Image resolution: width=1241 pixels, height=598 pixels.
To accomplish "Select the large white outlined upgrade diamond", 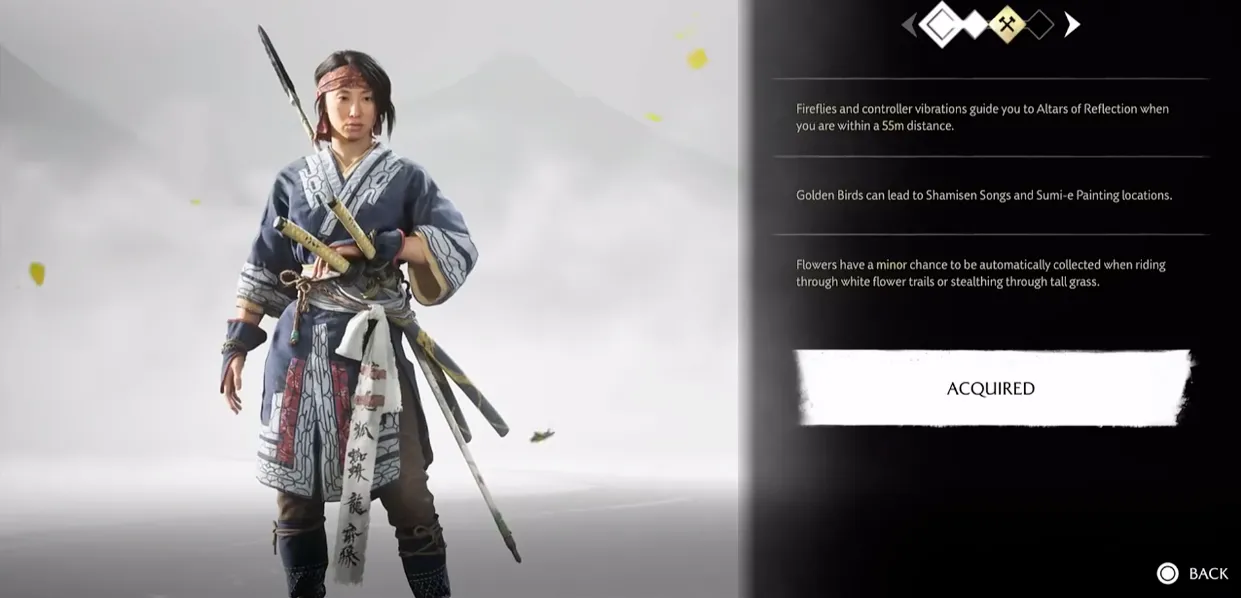I will 941,25.
